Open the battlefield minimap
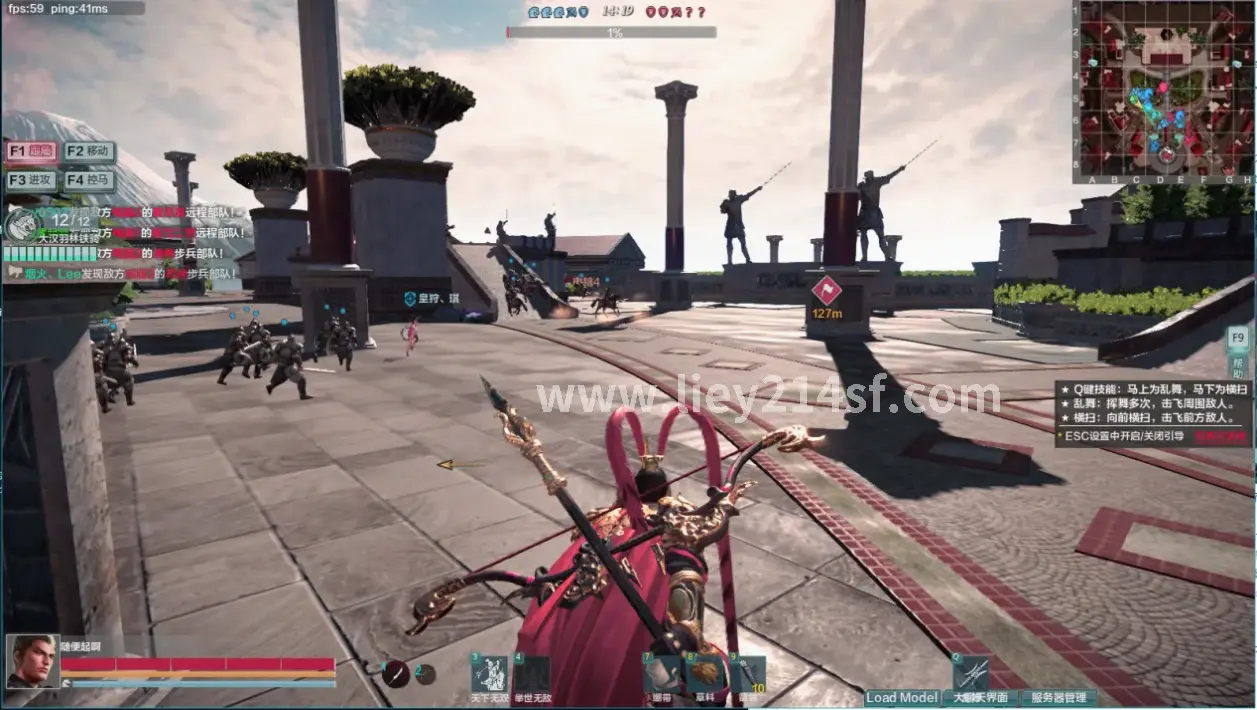 [x=1164, y=92]
